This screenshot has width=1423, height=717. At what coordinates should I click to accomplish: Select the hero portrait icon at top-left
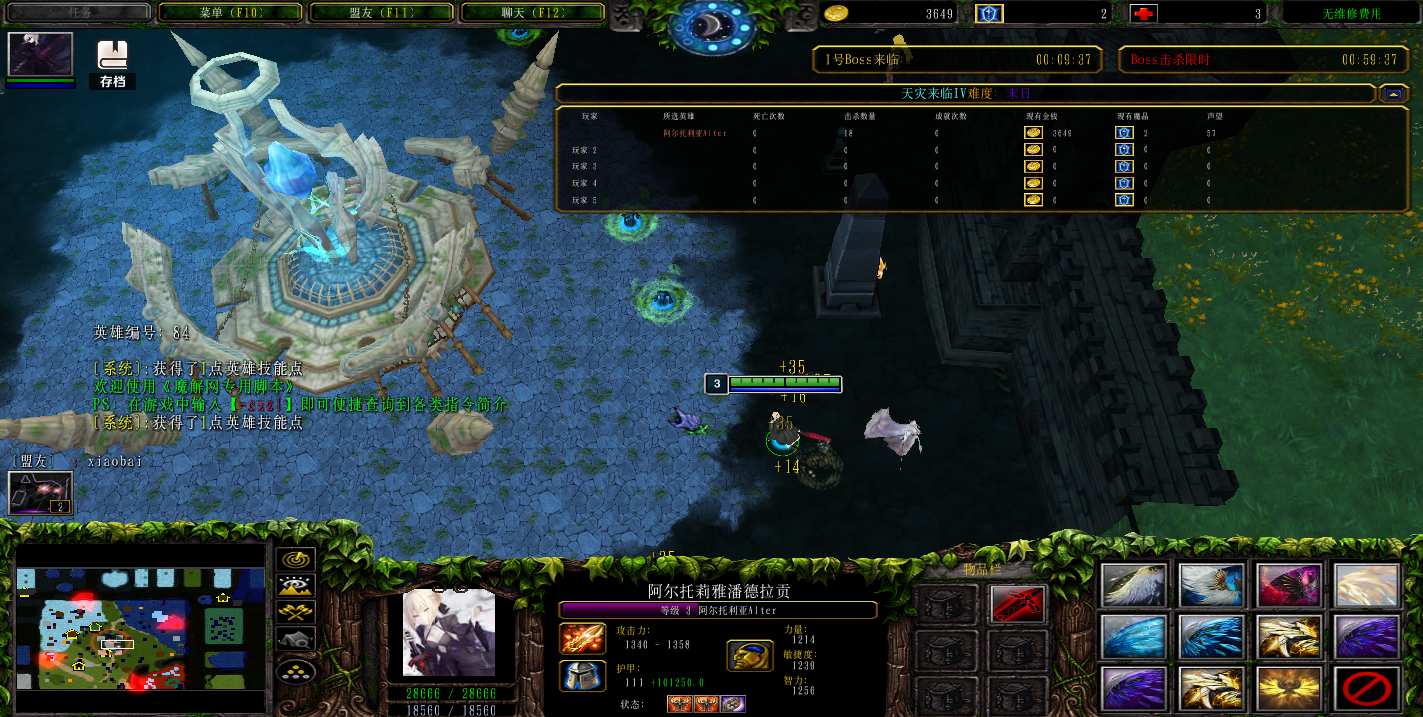coord(40,54)
